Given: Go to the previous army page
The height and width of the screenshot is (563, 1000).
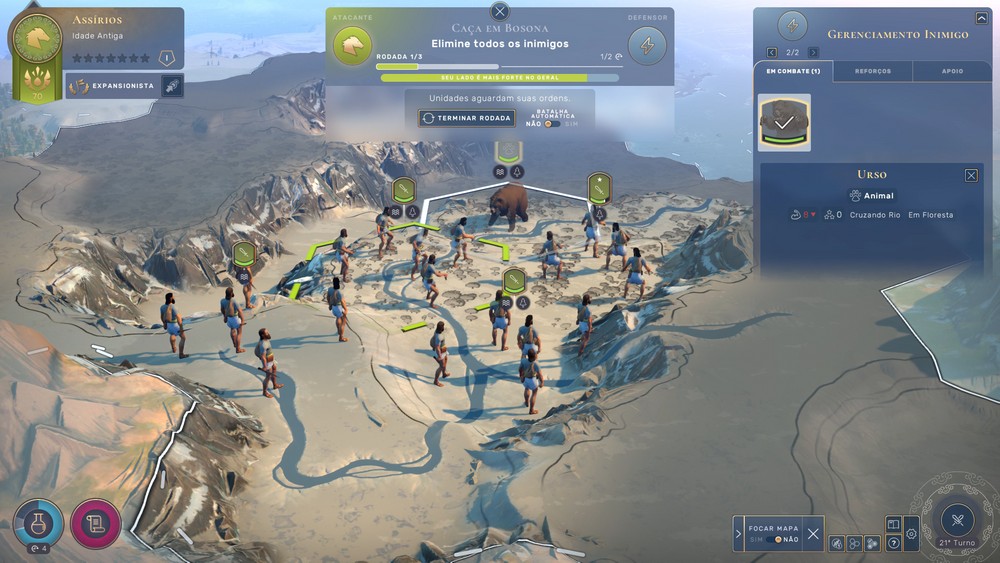Looking at the screenshot, I should tap(771, 52).
